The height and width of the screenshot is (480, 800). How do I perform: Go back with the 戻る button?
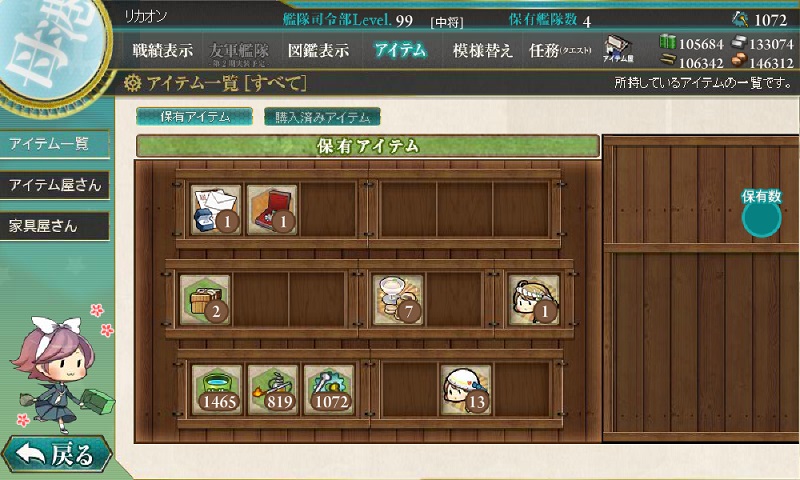click(56, 455)
